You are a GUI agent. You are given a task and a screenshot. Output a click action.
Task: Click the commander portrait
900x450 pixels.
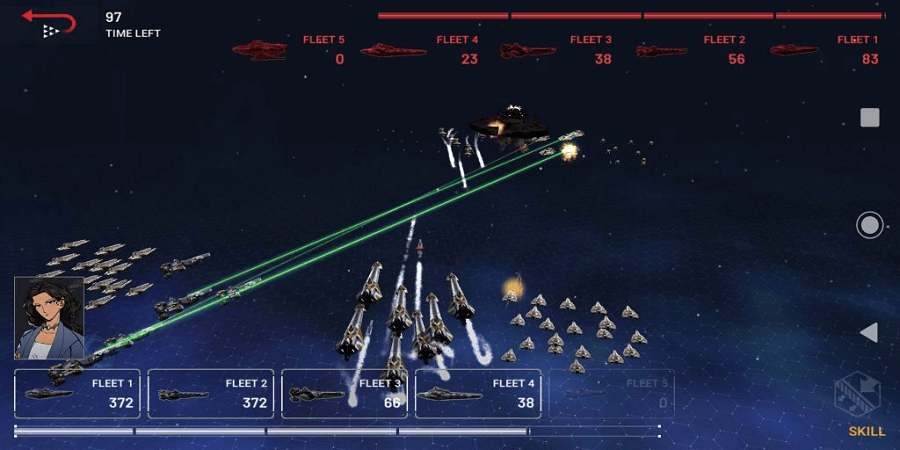coord(49,317)
